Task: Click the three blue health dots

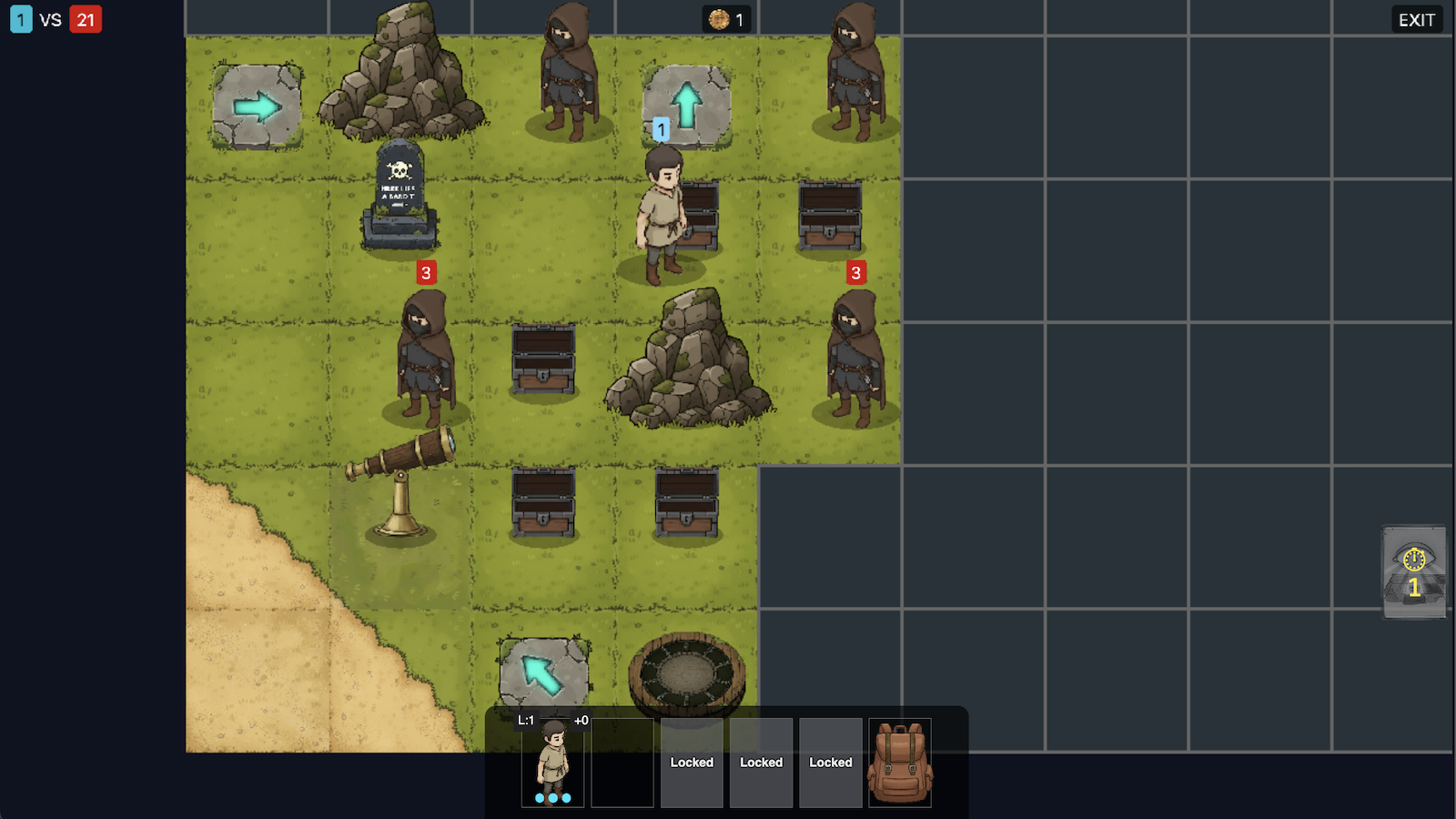Action: pyautogui.click(x=551, y=797)
